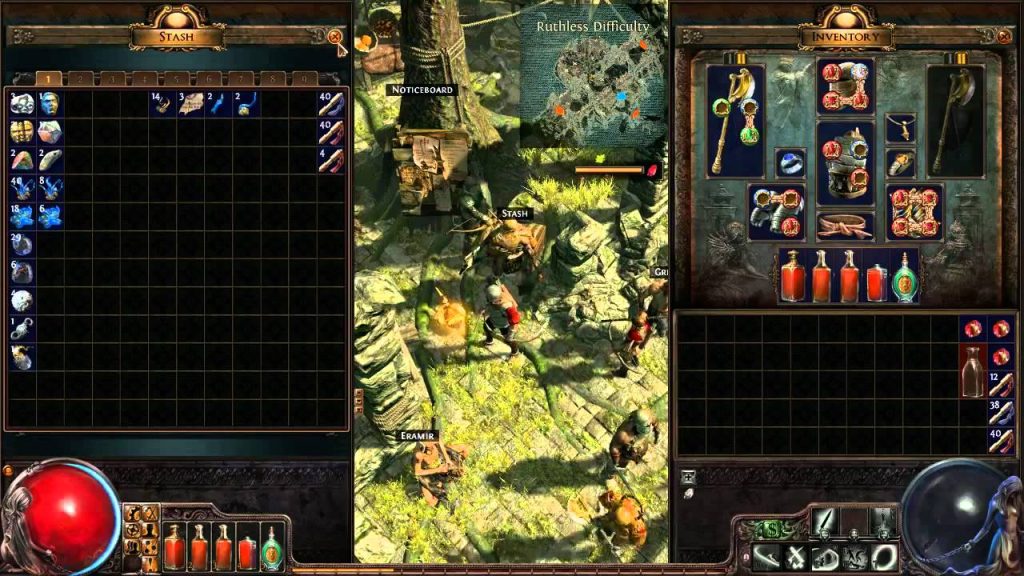Select the equipped helmet slot

845,88
